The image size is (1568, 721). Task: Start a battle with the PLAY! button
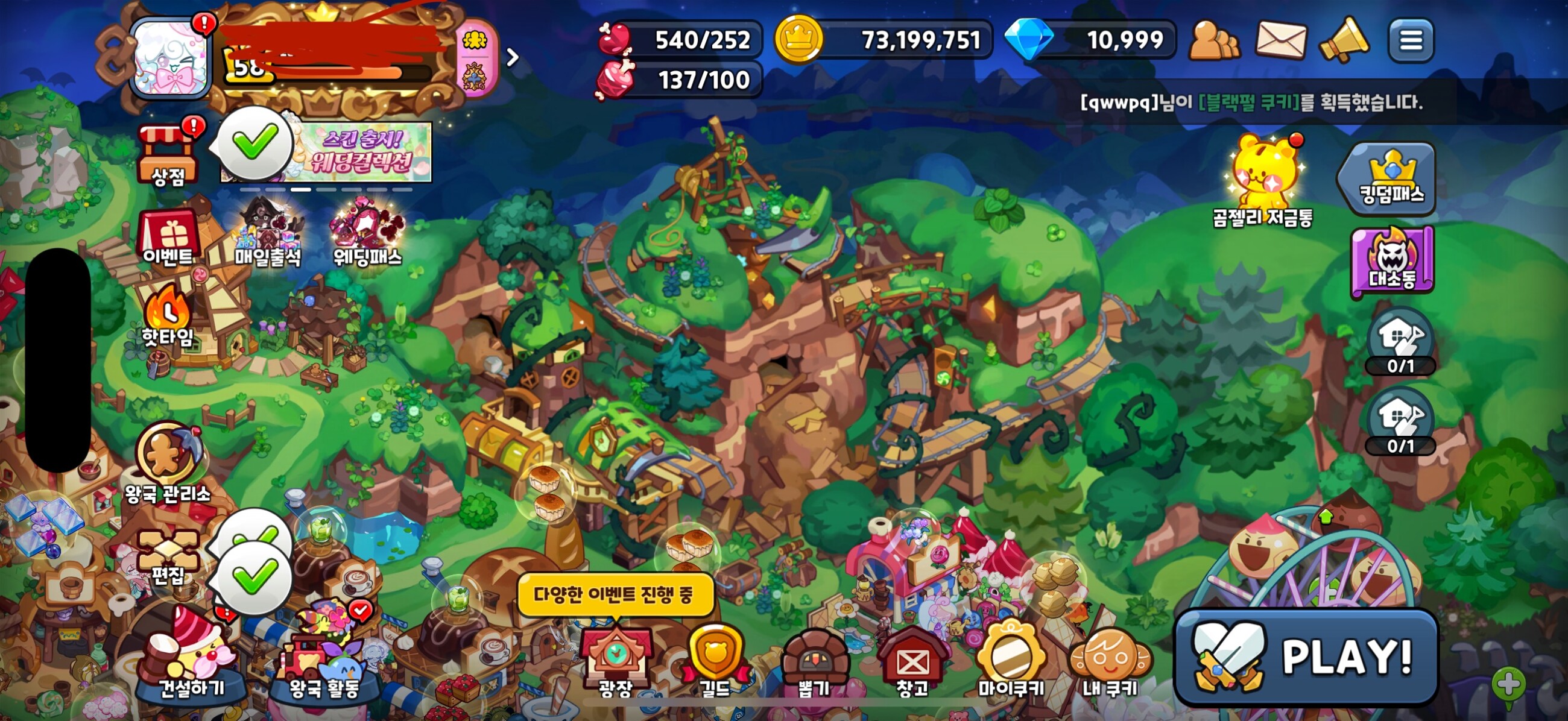pyautogui.click(x=1306, y=656)
